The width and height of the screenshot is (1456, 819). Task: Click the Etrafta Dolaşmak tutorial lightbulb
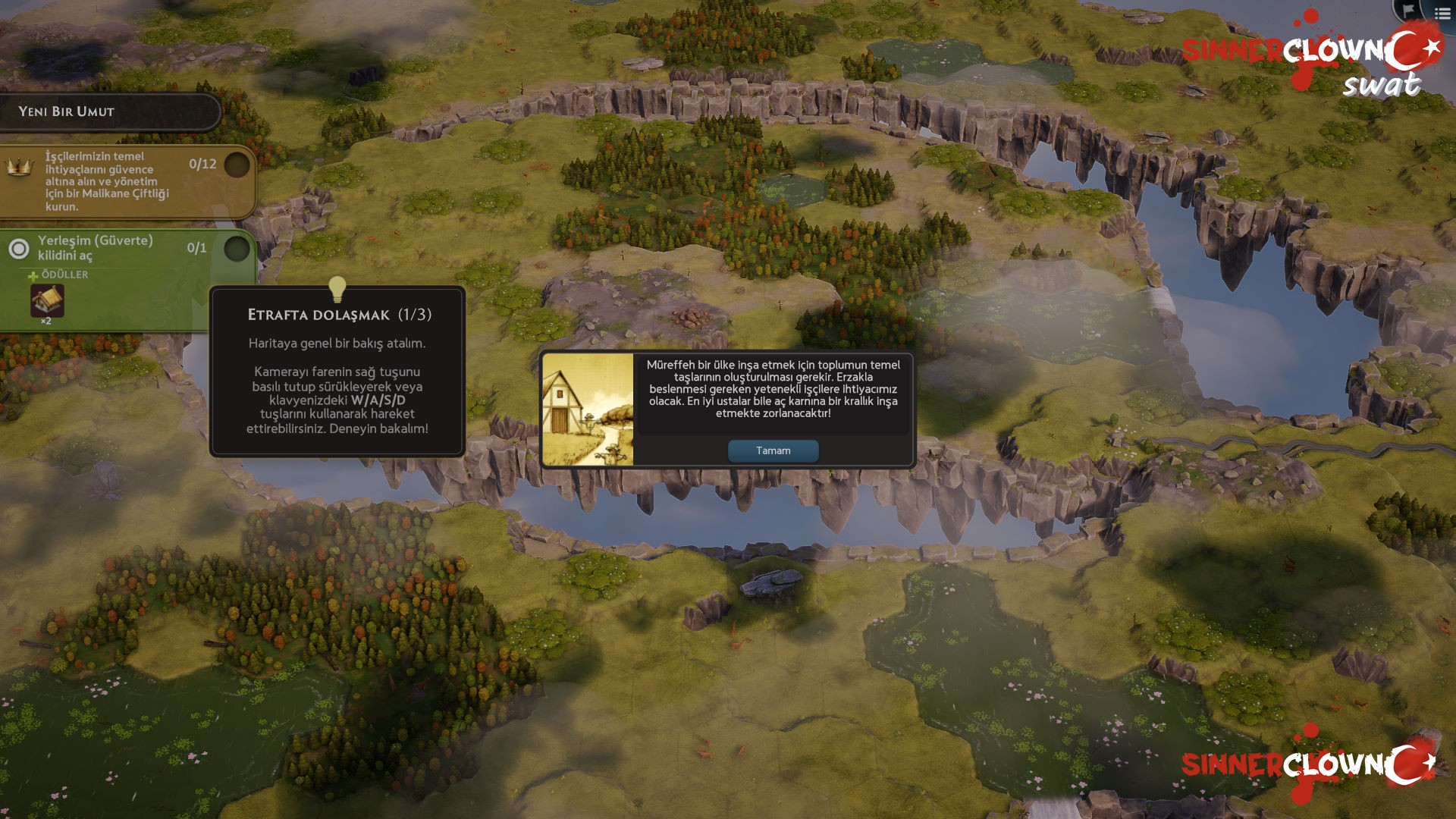pyautogui.click(x=337, y=289)
